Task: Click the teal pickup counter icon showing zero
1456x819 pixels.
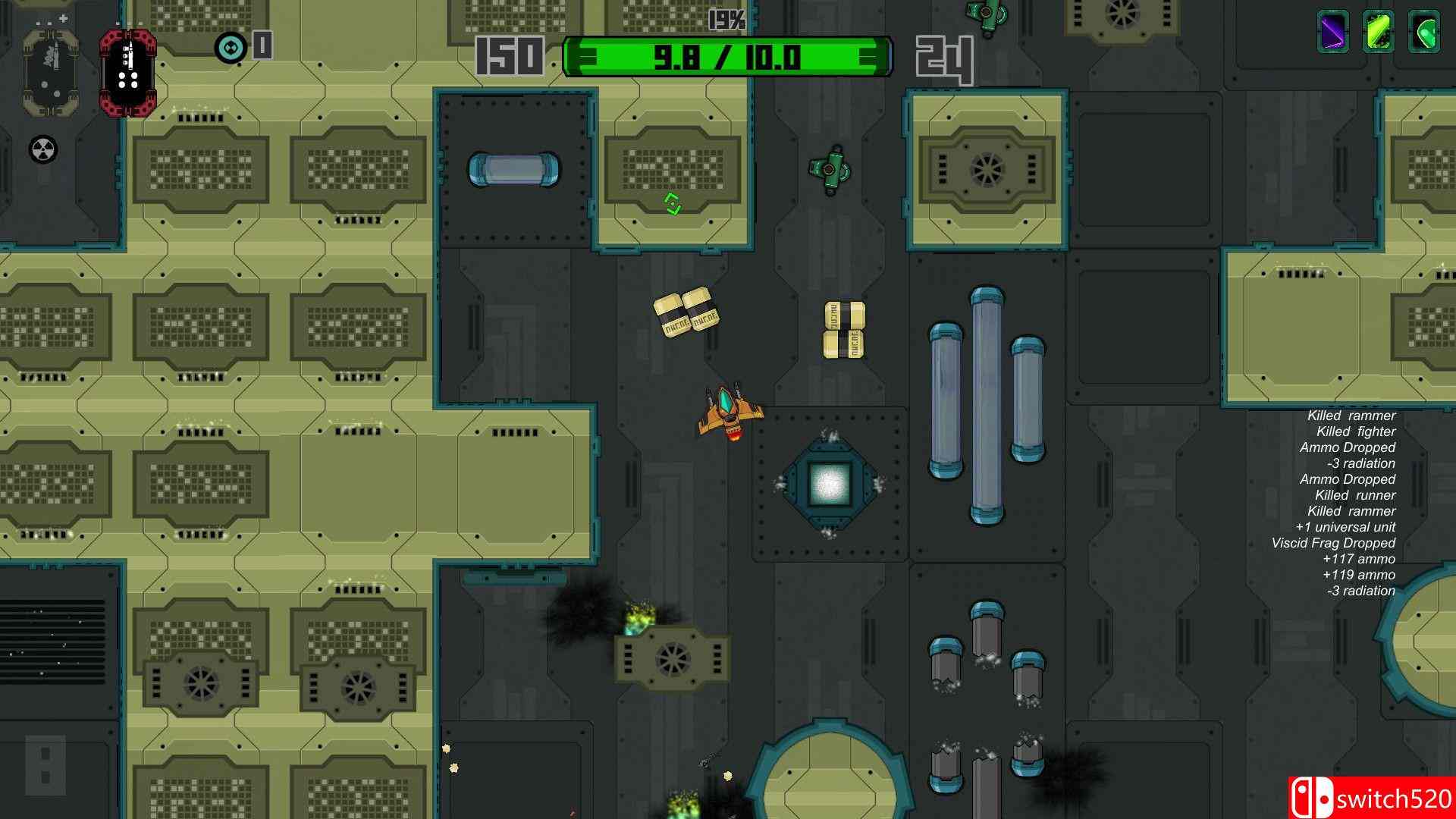Action: (230, 47)
